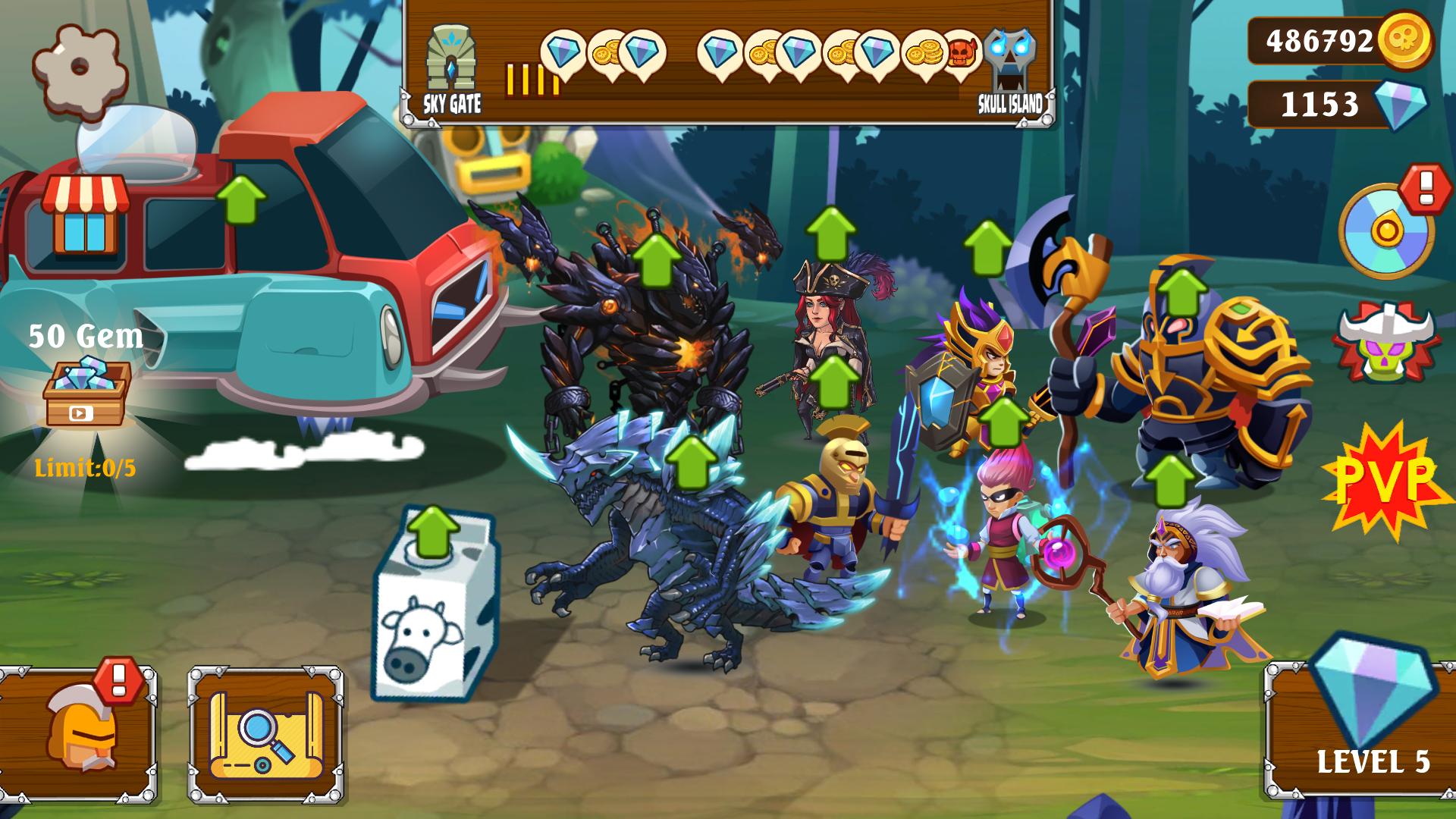Upgrade the armored axe giant via arrow
Screen dimensions: 1456x819
tap(1181, 291)
